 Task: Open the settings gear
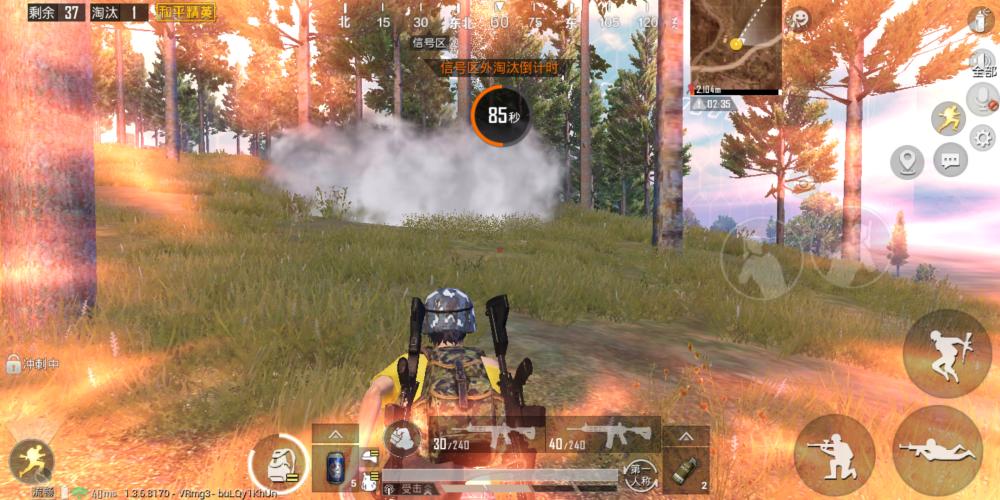[982, 138]
